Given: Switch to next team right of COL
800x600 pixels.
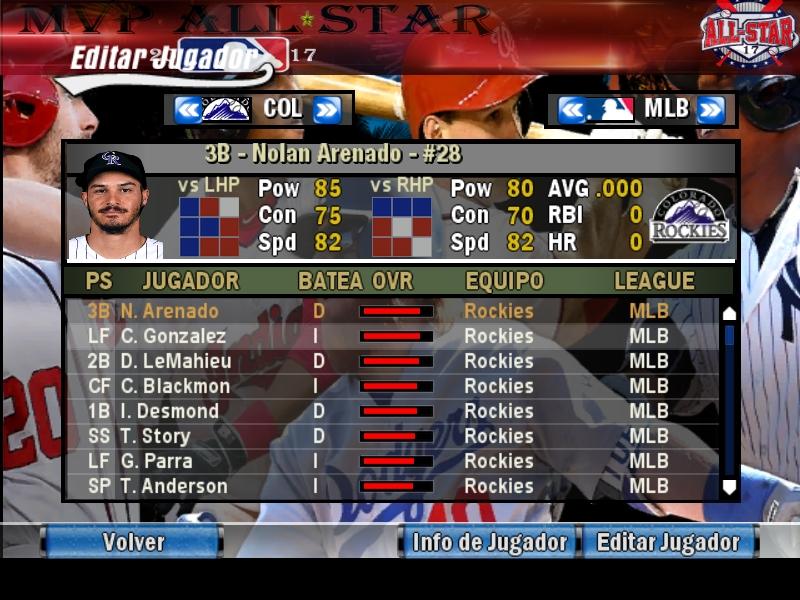Looking at the screenshot, I should pos(327,109).
